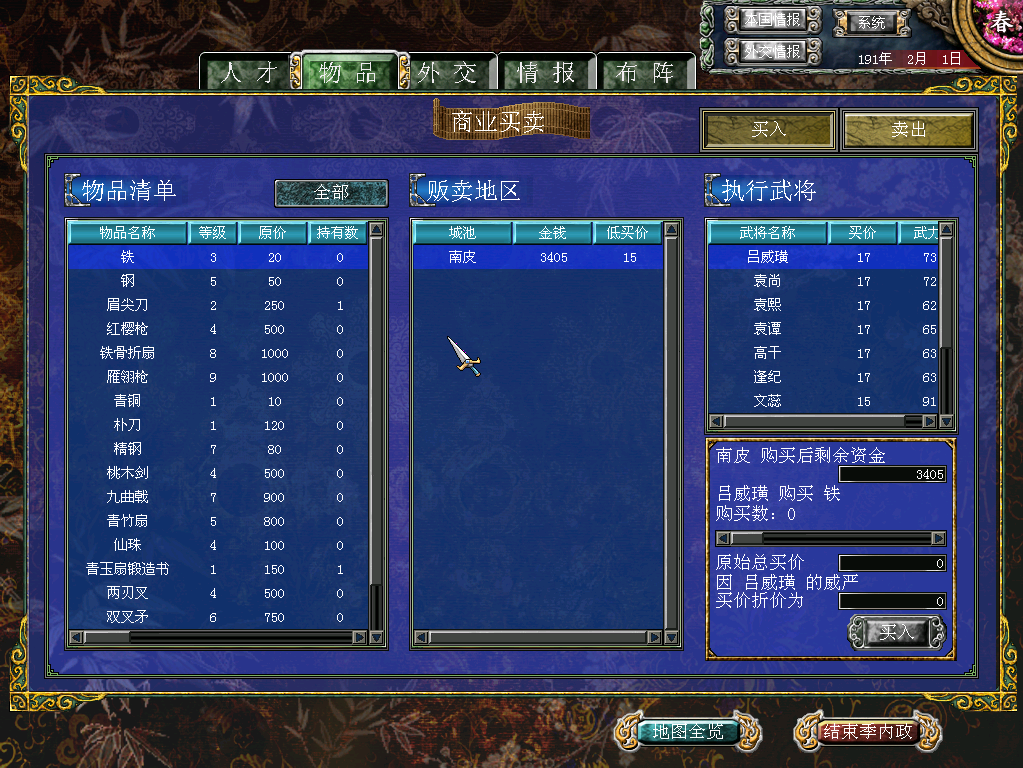
Task: Go to the 布阵 tab
Action: pyautogui.click(x=645, y=73)
